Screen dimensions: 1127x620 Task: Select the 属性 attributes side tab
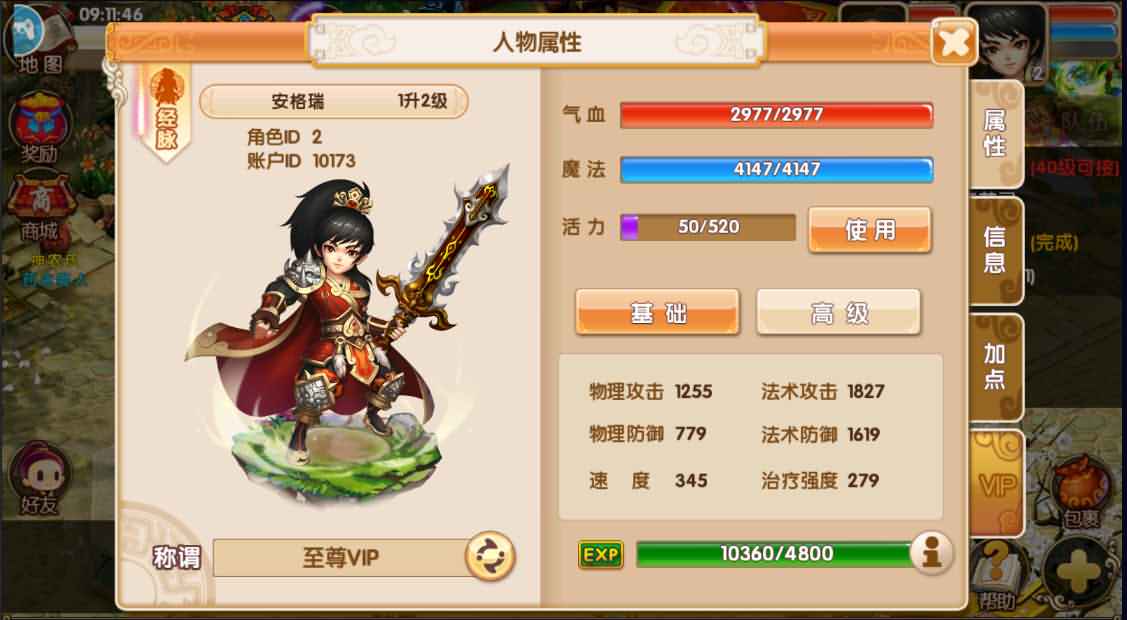[x=995, y=135]
